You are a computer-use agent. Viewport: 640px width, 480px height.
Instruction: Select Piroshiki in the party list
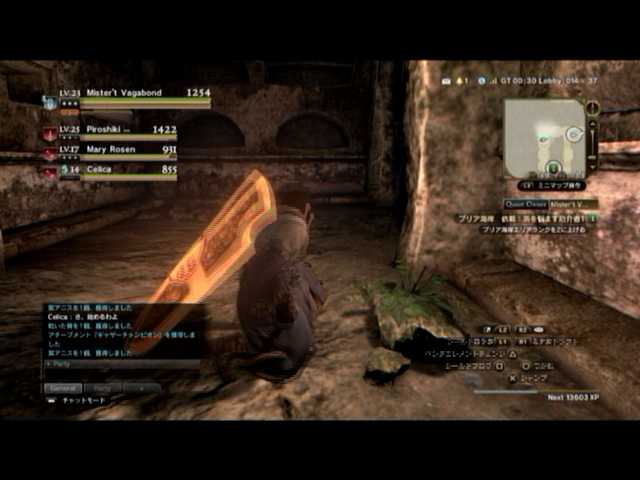(x=113, y=130)
